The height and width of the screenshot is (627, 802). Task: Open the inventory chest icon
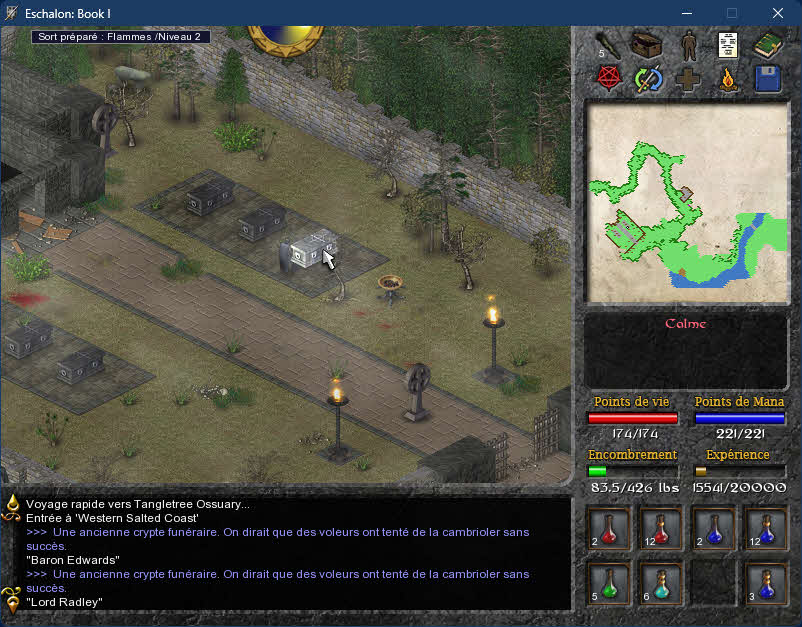pos(649,45)
